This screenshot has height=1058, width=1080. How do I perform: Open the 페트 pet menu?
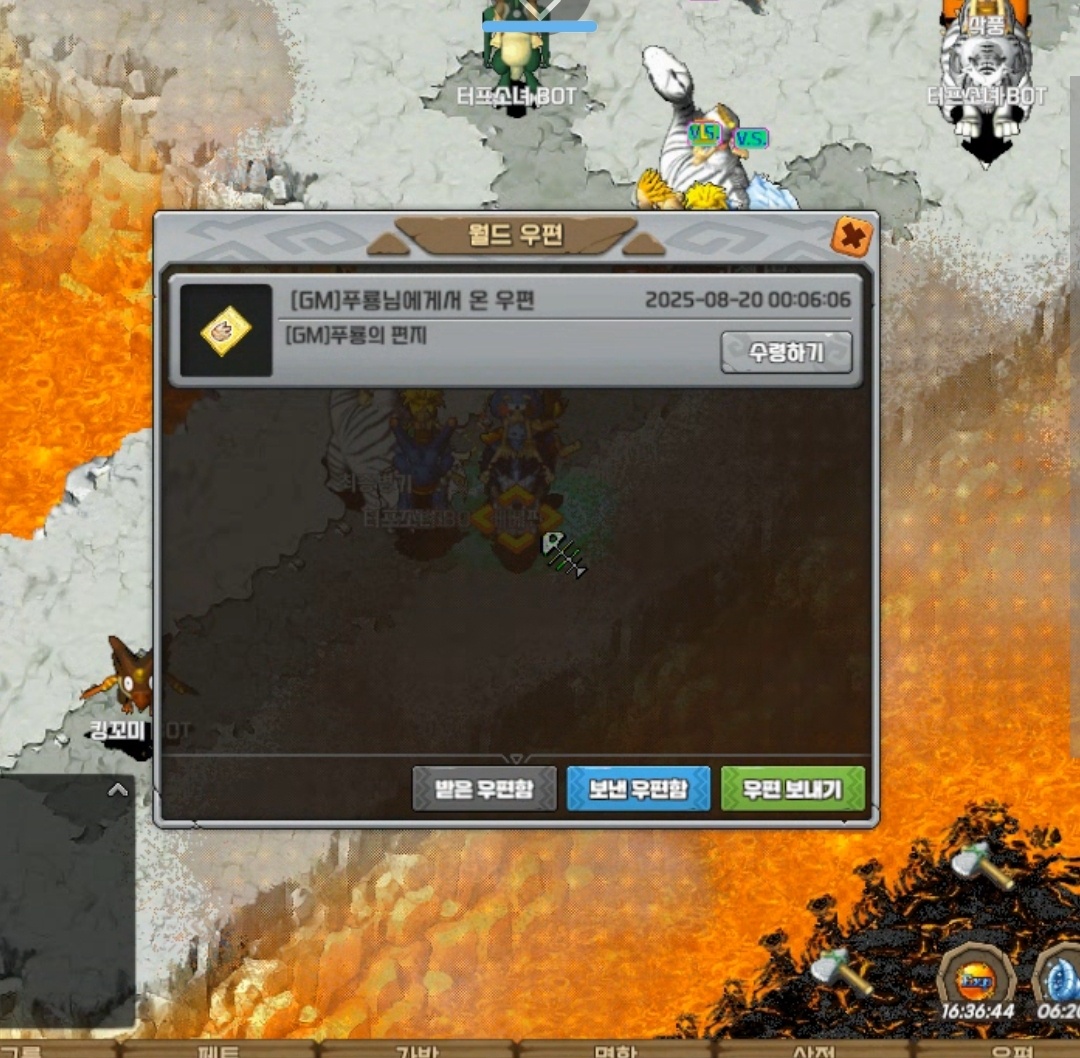[220, 1050]
